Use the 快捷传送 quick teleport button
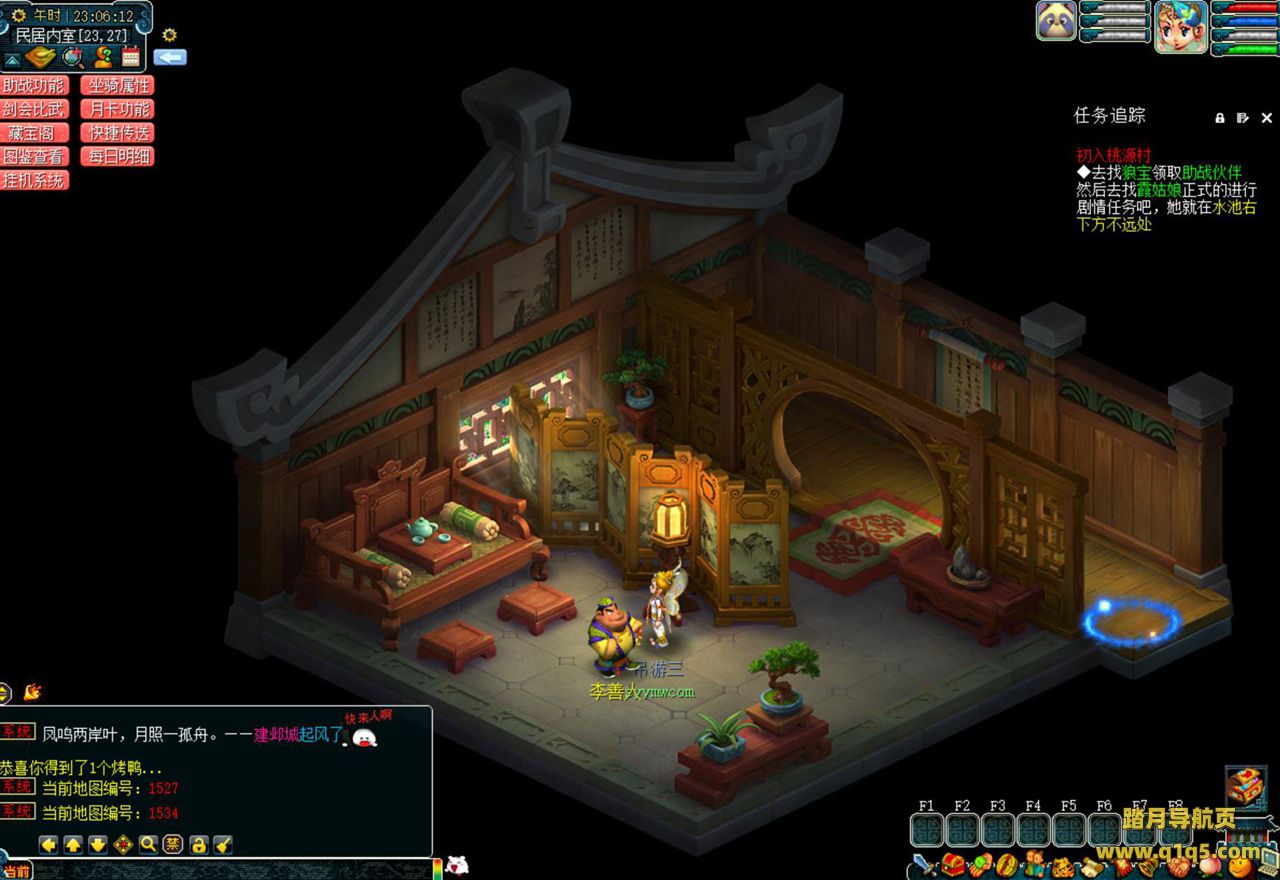The image size is (1280, 880). point(118,133)
